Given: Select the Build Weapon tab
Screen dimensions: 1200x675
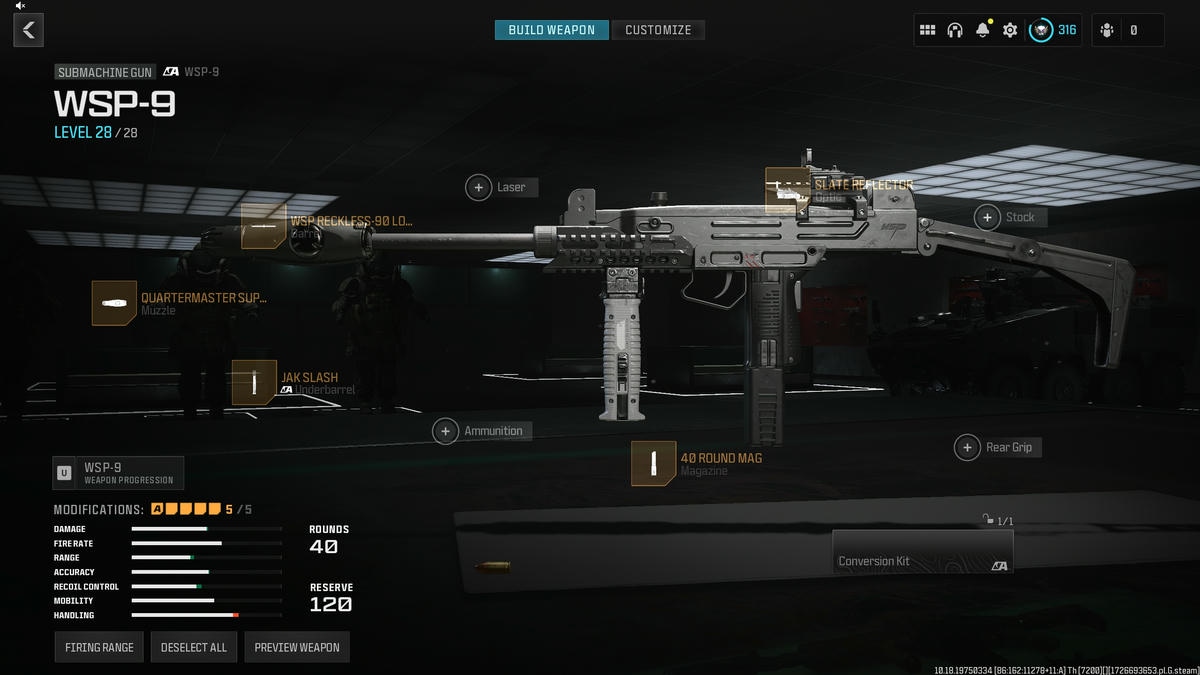Looking at the screenshot, I should pos(551,30).
